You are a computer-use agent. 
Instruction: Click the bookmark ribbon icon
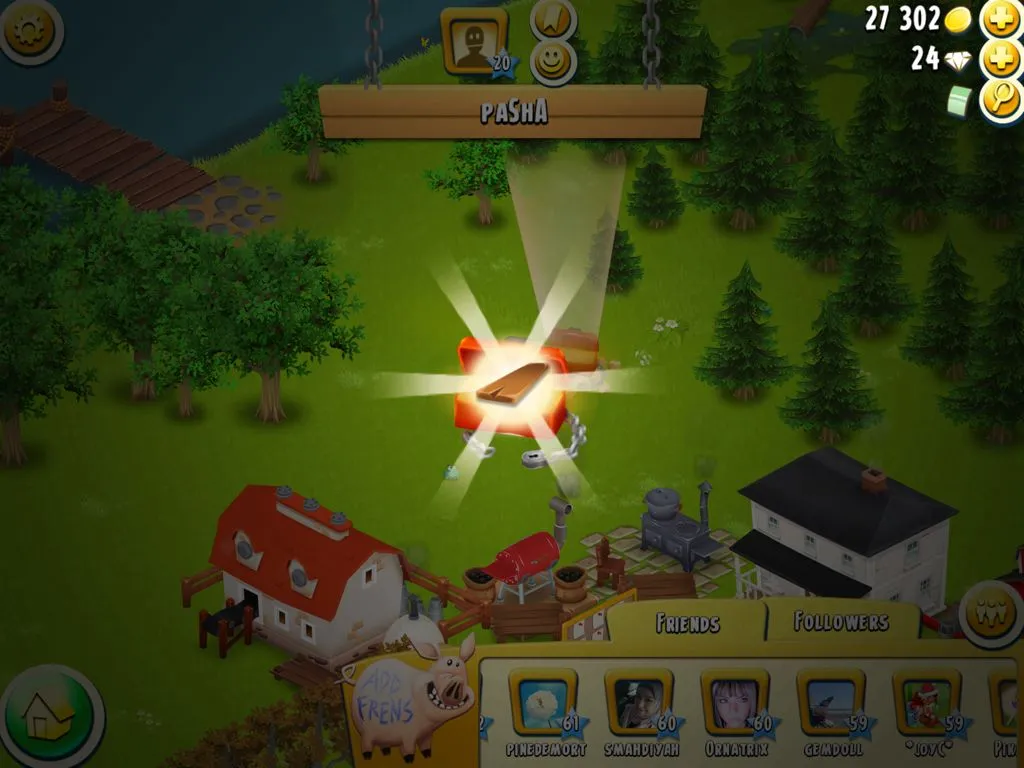[x=553, y=18]
